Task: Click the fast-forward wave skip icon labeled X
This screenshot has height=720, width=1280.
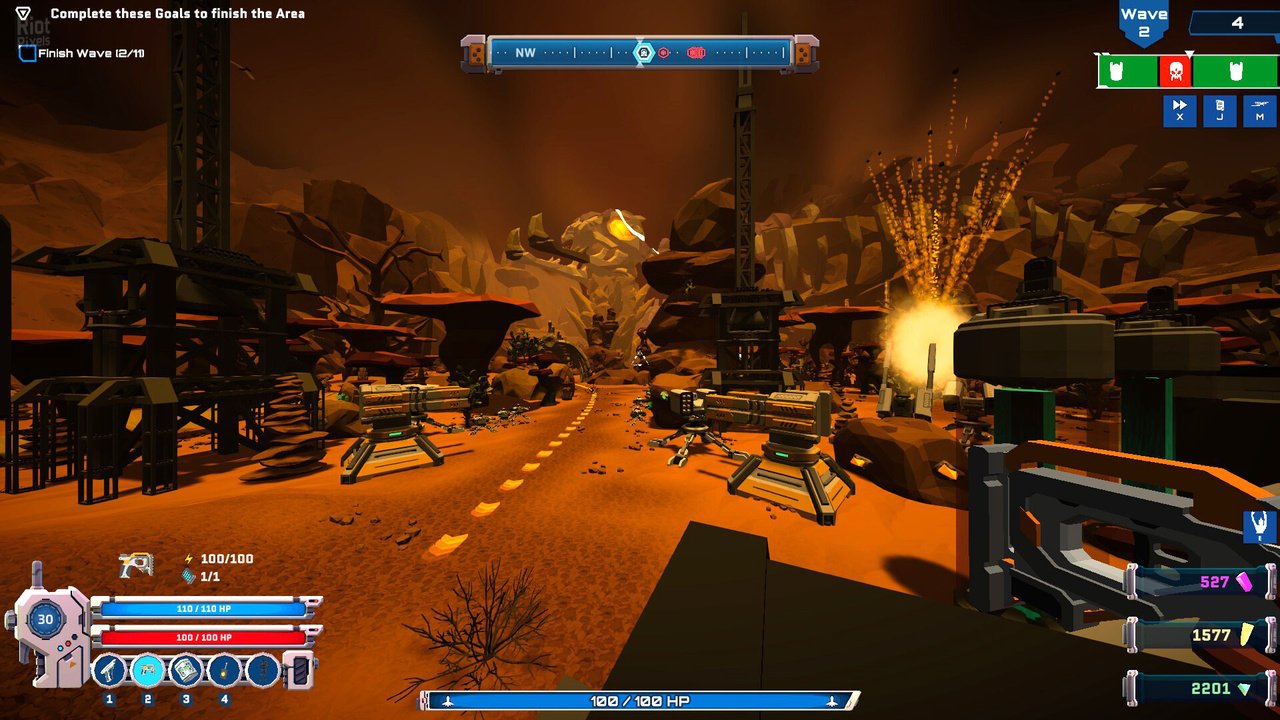Action: (x=1180, y=111)
